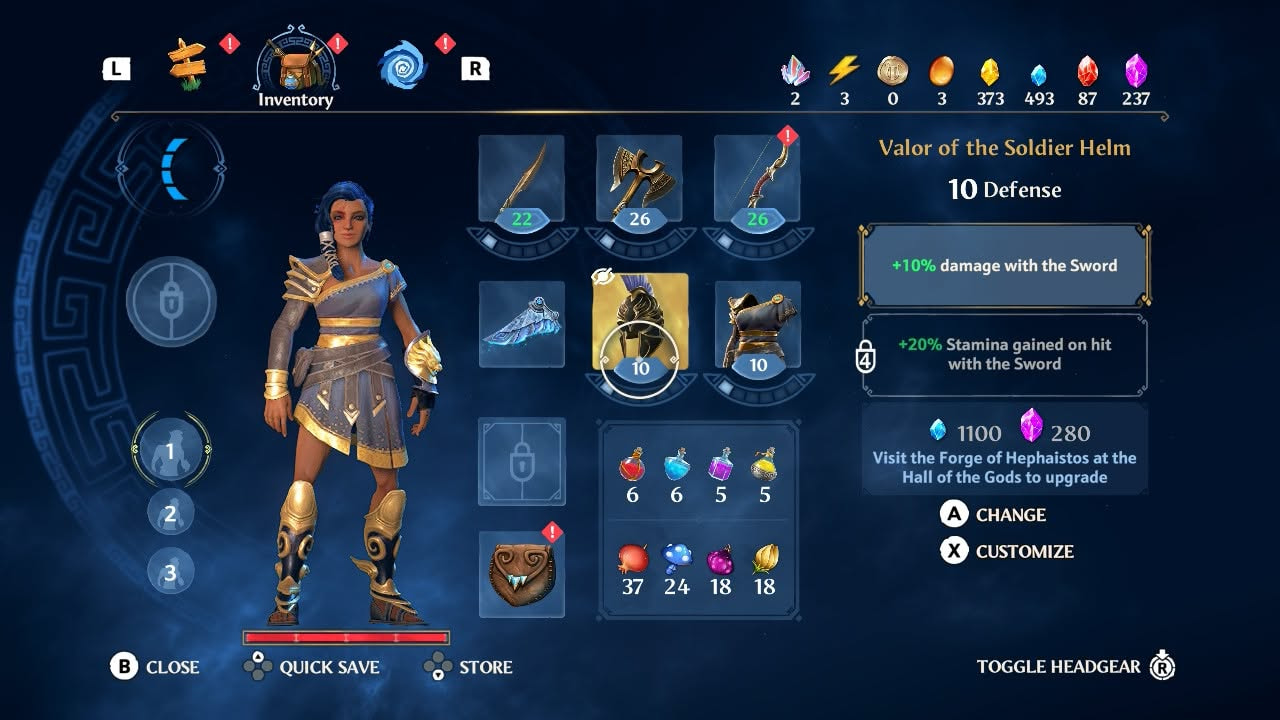Switch to character loadout 2

[170, 513]
